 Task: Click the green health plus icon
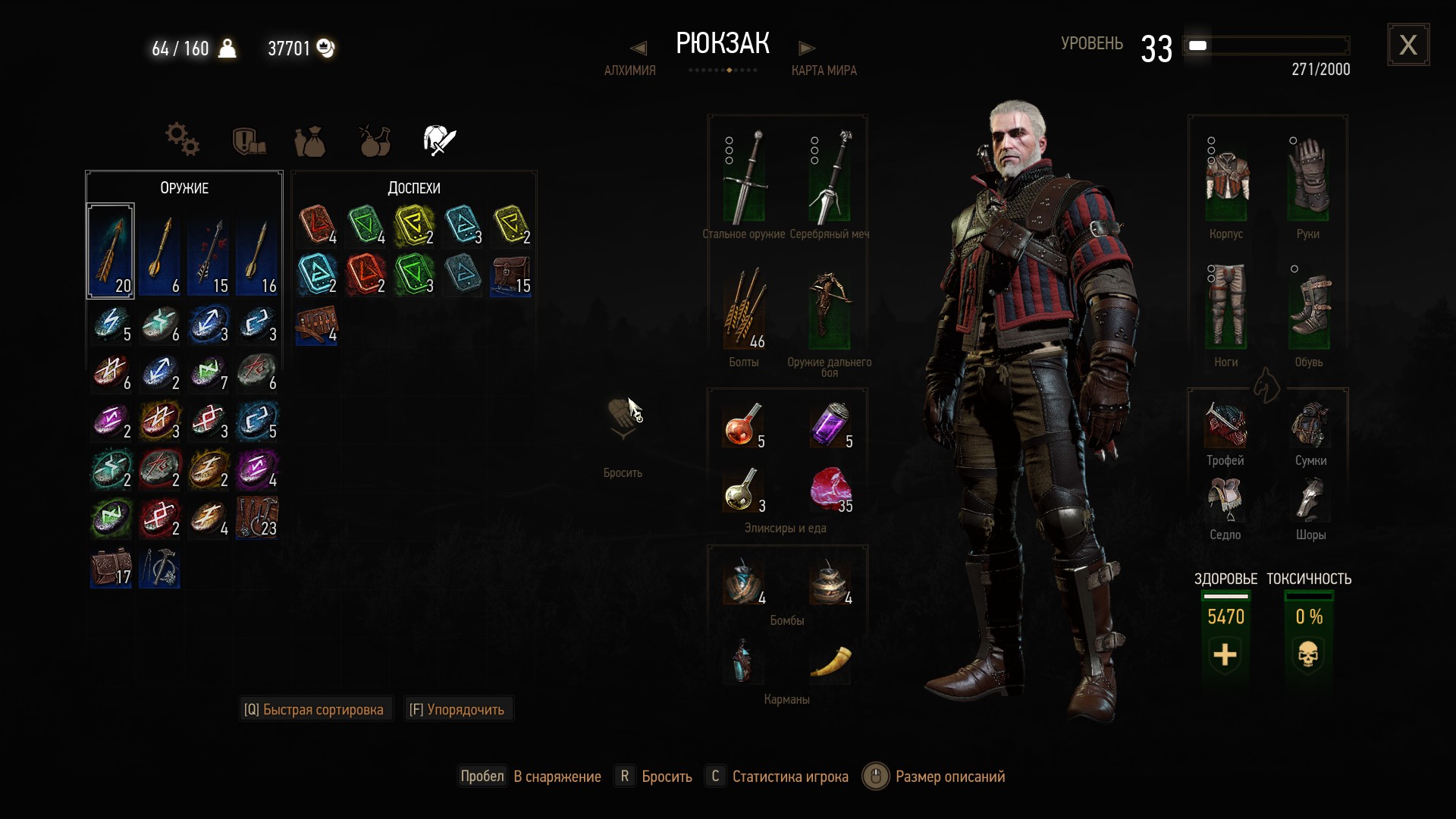tap(1224, 657)
